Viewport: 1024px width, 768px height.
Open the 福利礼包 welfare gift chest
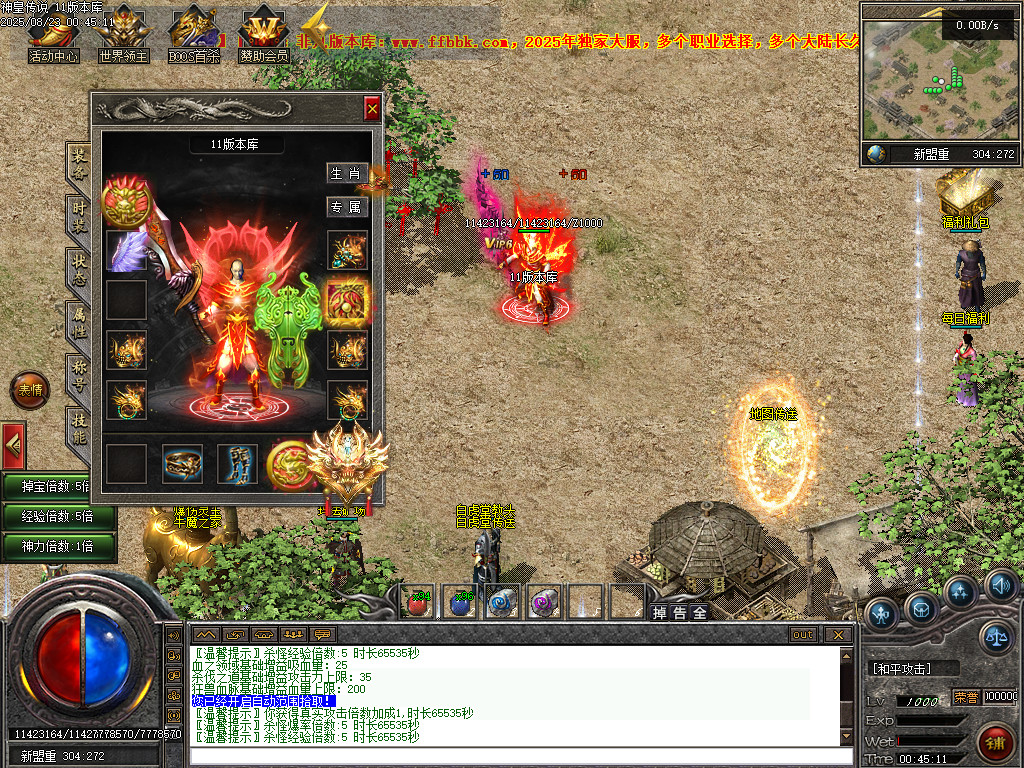click(x=963, y=195)
